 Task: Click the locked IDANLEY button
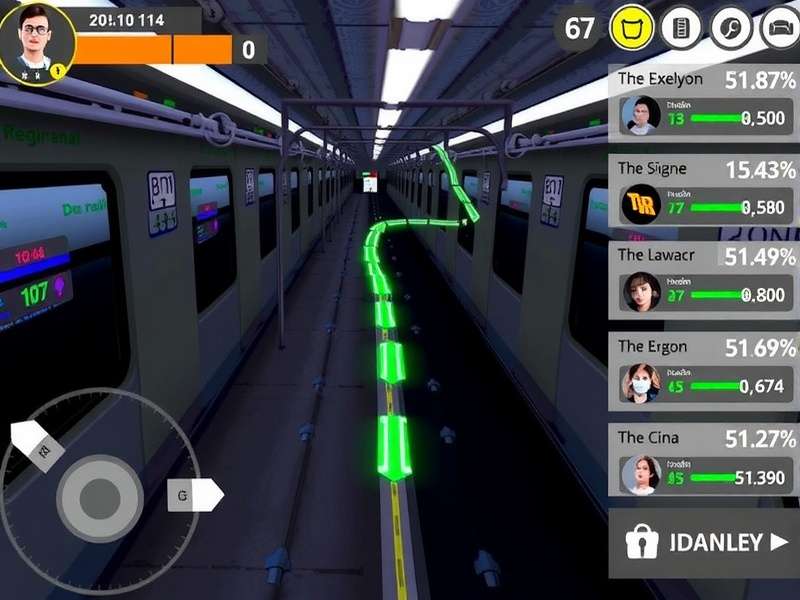[704, 543]
